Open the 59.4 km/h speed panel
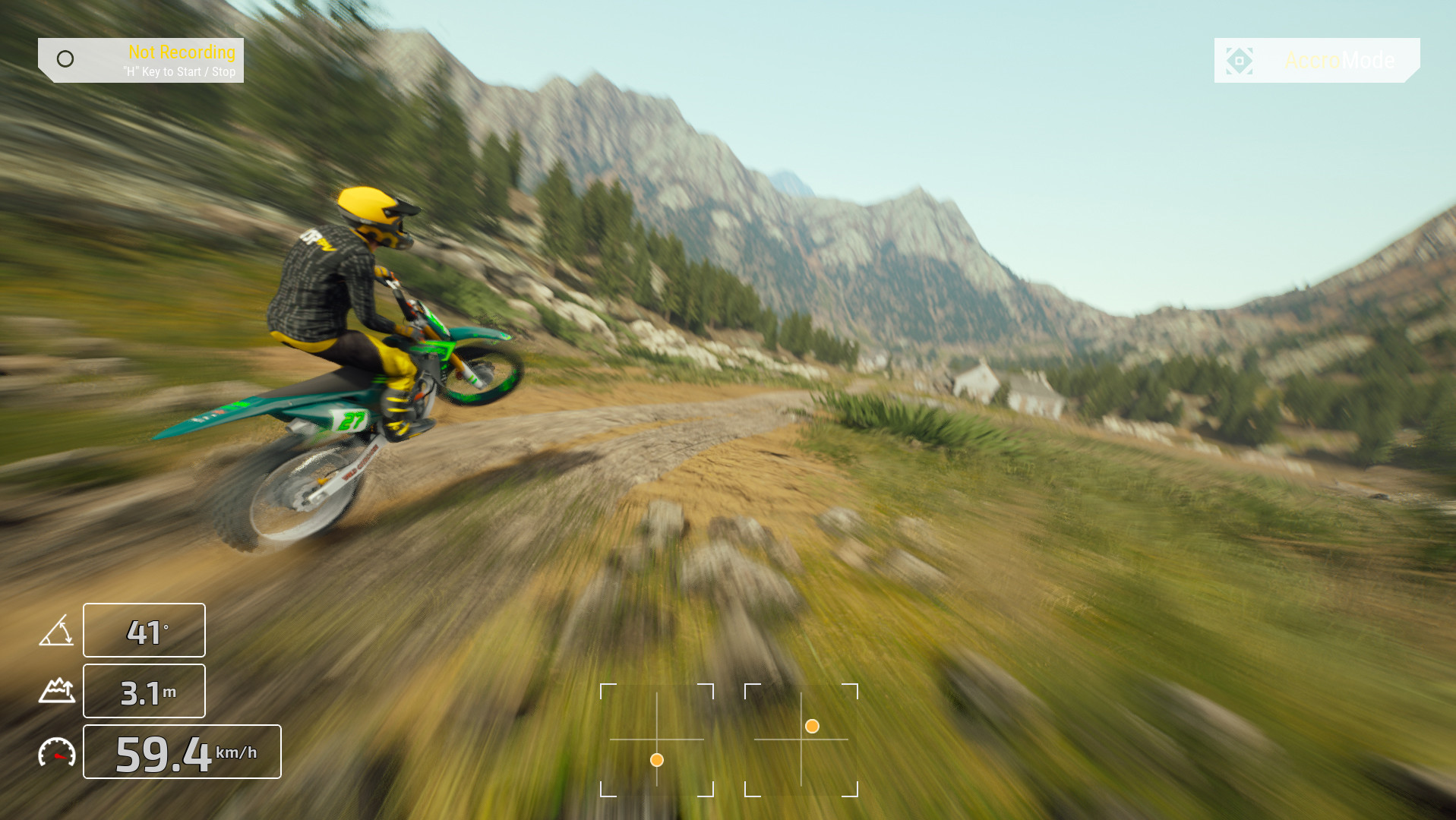The image size is (1456, 820). pos(181,752)
